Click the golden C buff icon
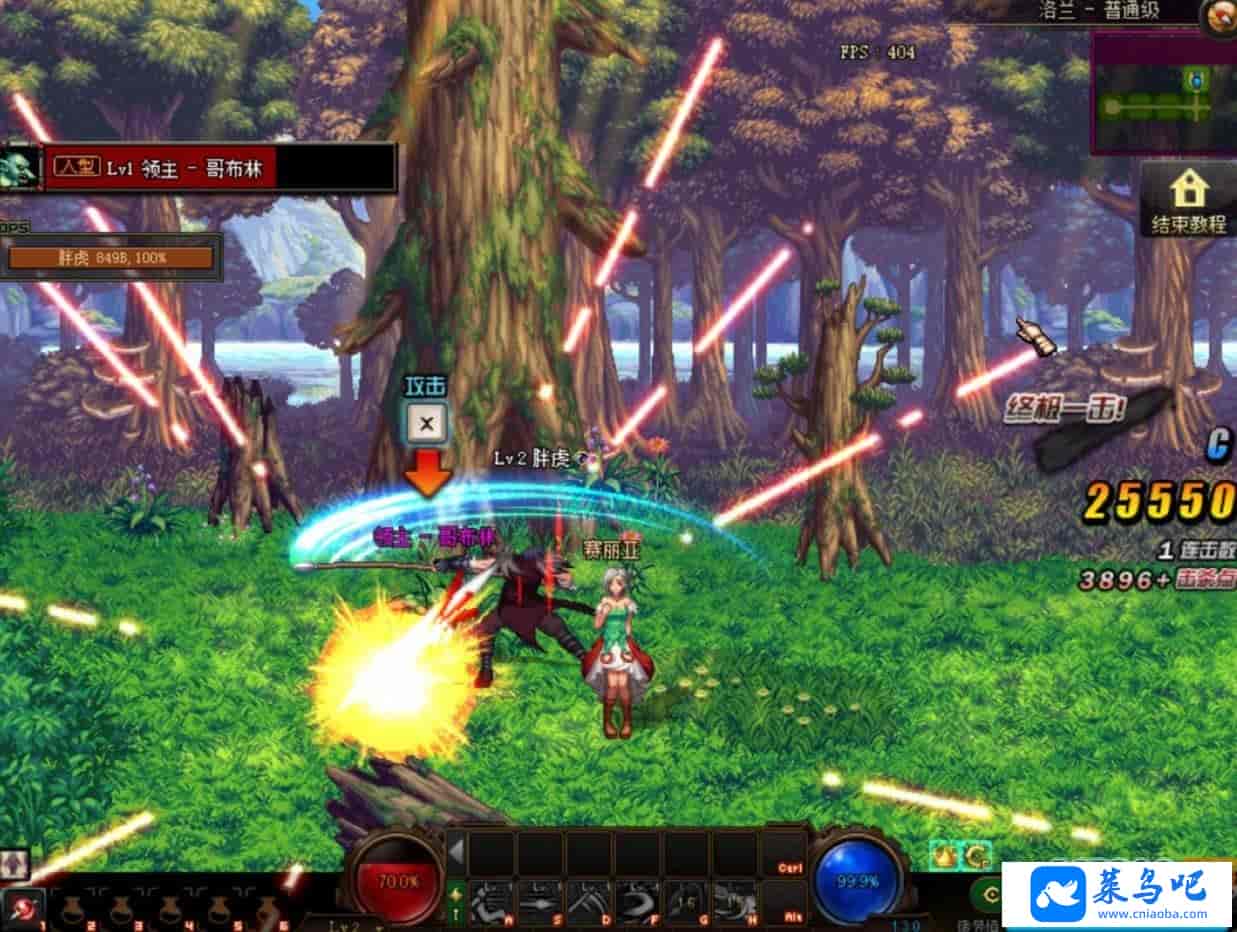Viewport: 1237px width, 932px height. pyautogui.click(x=975, y=856)
